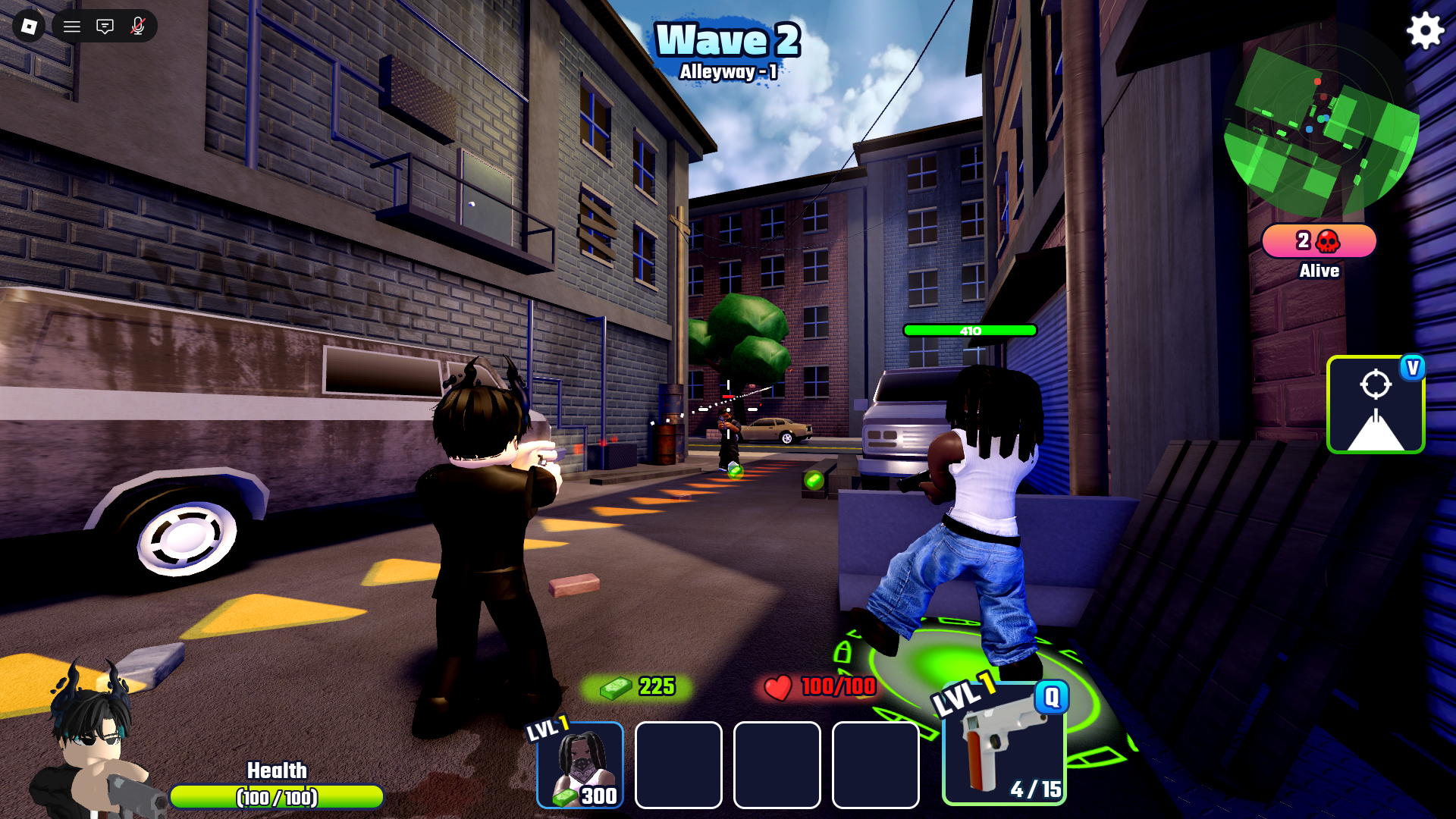The height and width of the screenshot is (819, 1456).
Task: Open the game settings gear icon
Action: 1424,32
